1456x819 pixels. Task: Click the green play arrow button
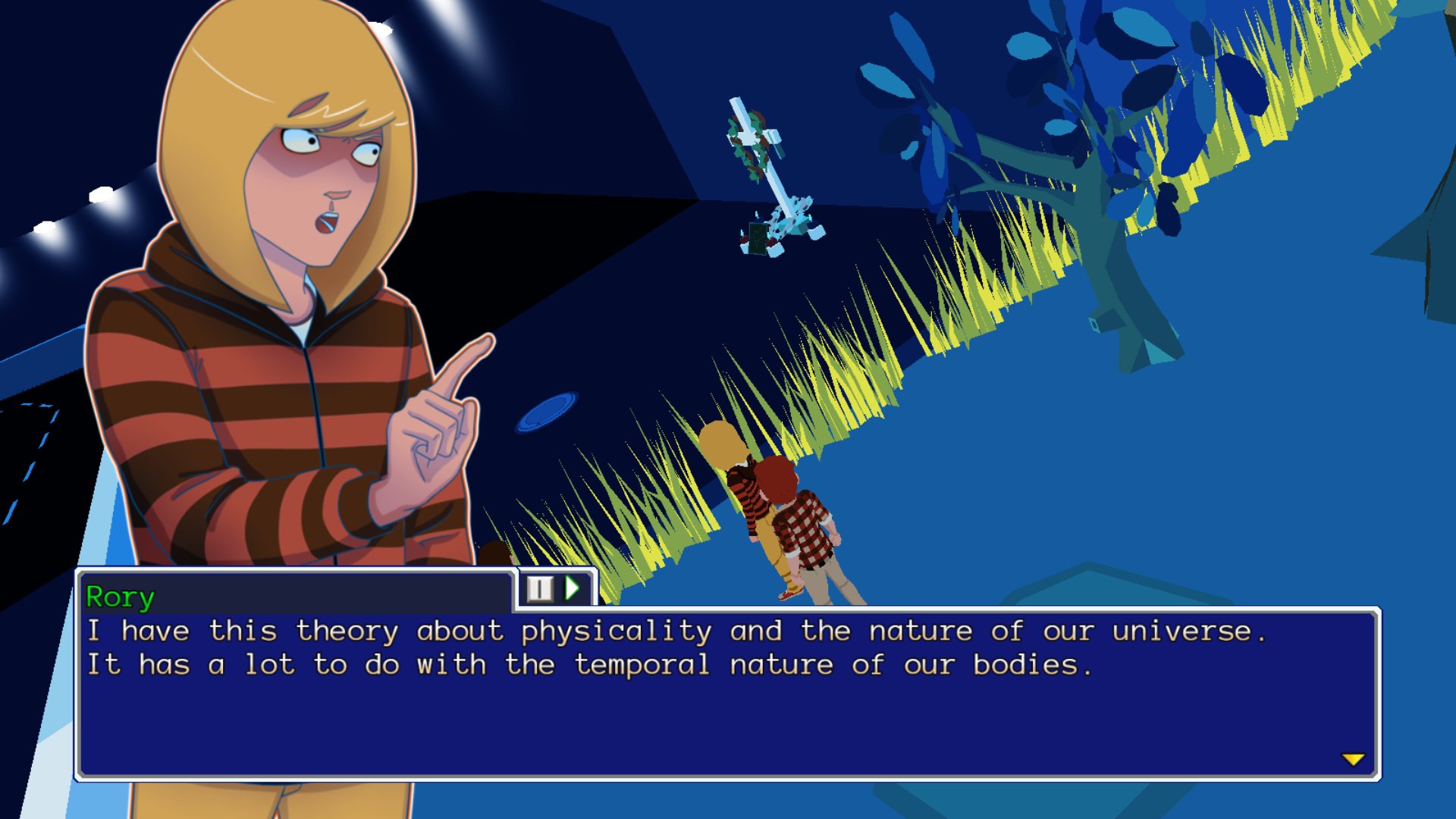click(573, 588)
